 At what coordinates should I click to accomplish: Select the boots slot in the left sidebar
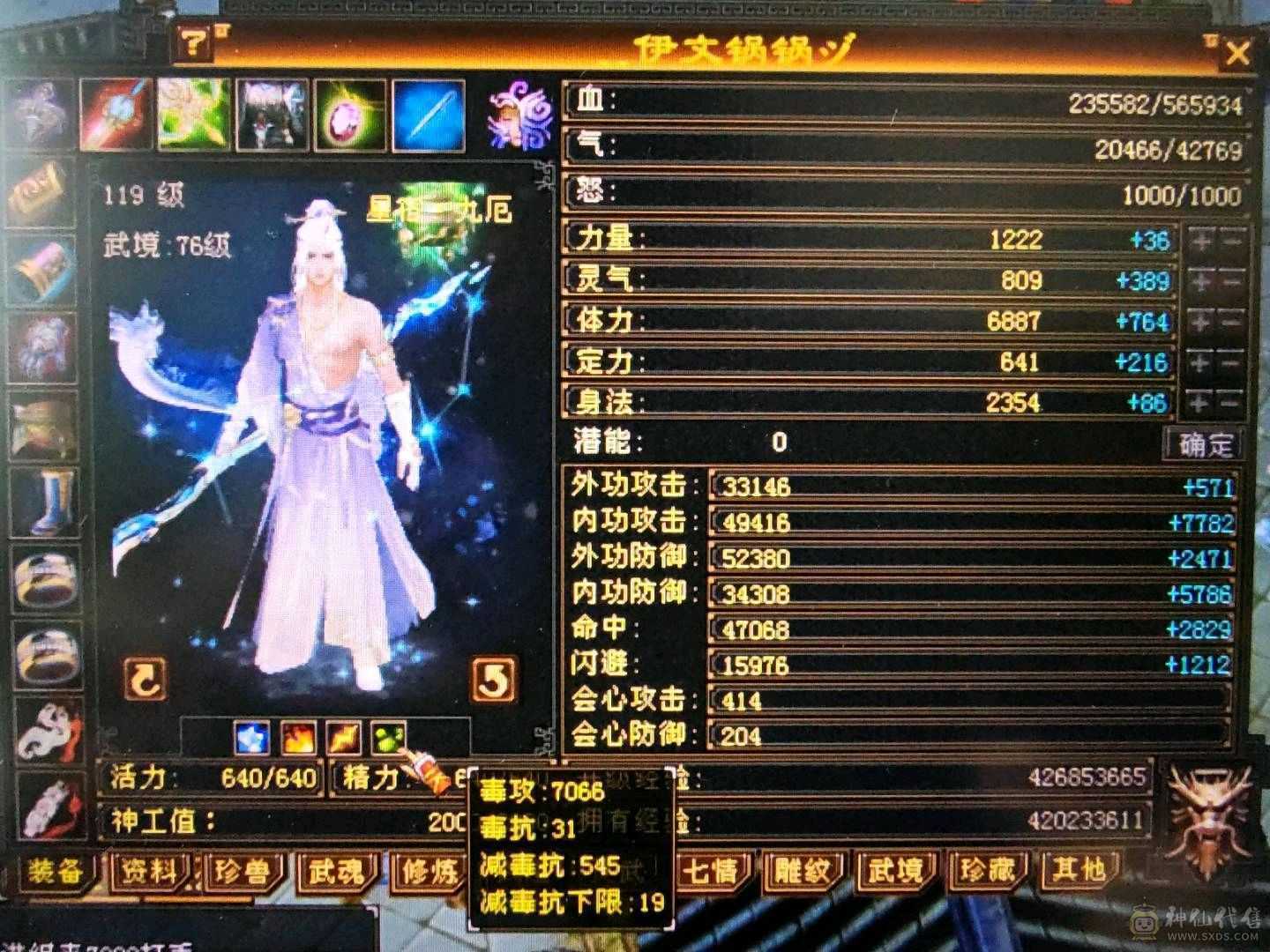(41, 502)
